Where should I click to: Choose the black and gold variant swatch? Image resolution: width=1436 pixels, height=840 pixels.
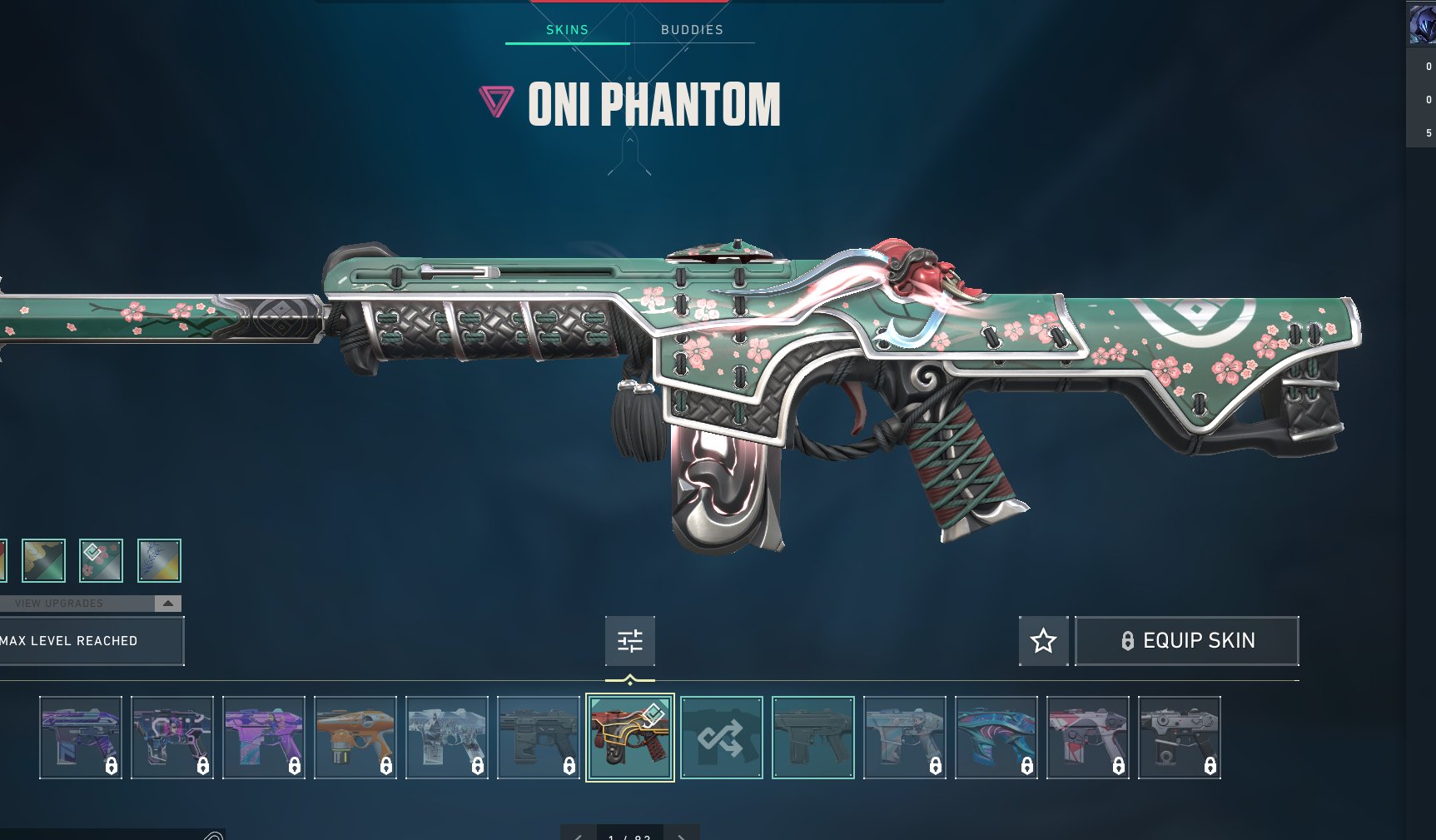pyautogui.click(x=43, y=560)
